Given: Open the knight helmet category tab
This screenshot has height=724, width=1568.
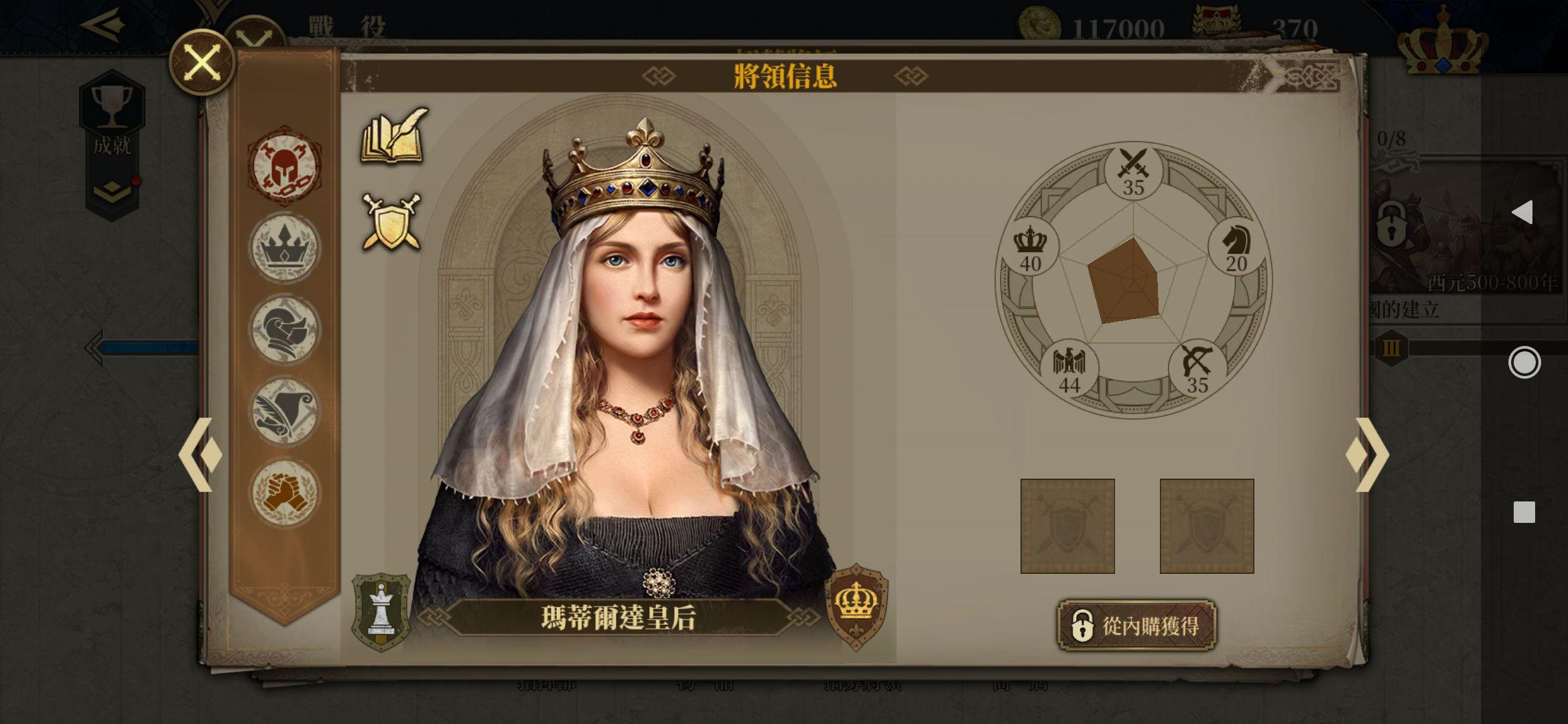Looking at the screenshot, I should (x=285, y=329).
